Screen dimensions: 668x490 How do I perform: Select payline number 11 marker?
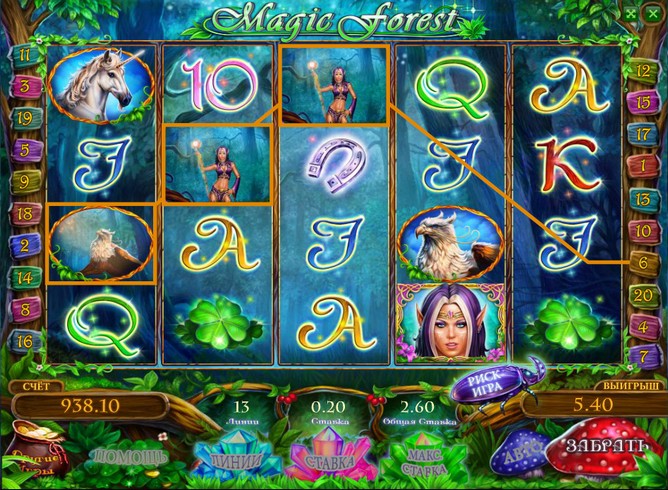coord(23,55)
